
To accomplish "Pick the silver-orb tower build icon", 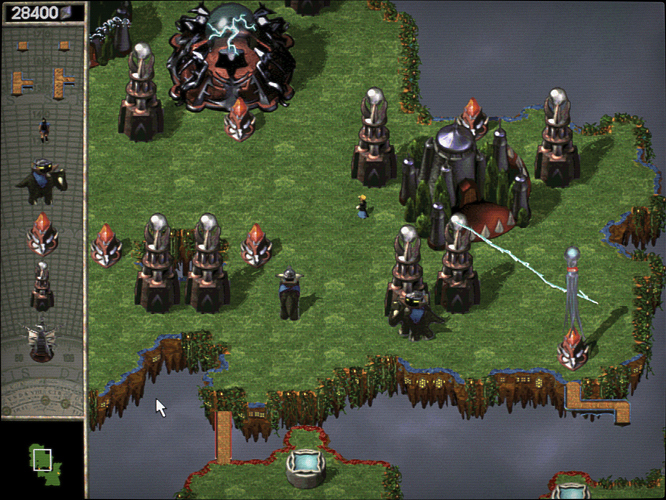I will tap(42, 286).
